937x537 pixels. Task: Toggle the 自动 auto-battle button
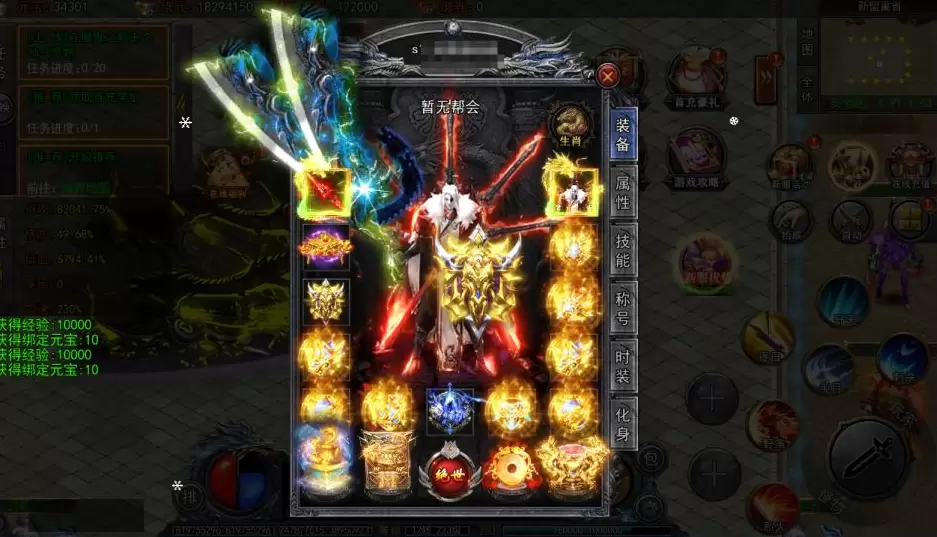click(x=852, y=218)
